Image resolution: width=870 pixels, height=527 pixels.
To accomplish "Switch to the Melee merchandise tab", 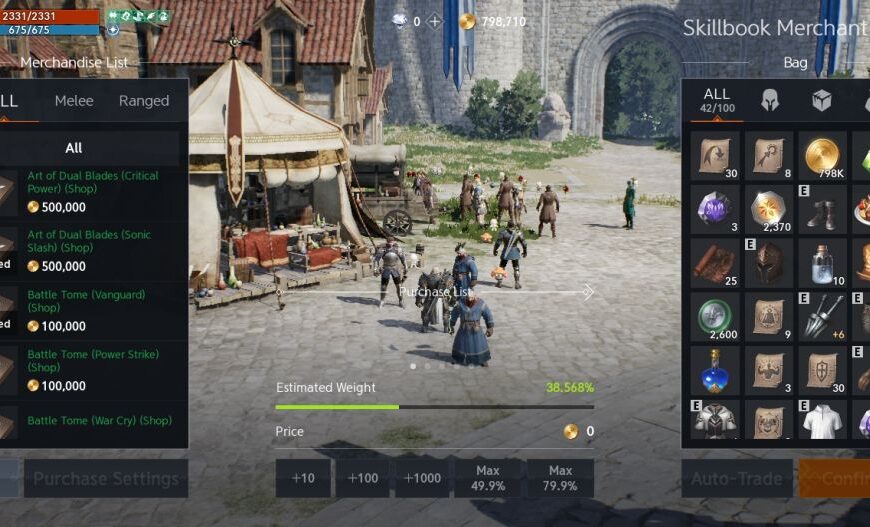I will 74,101.
